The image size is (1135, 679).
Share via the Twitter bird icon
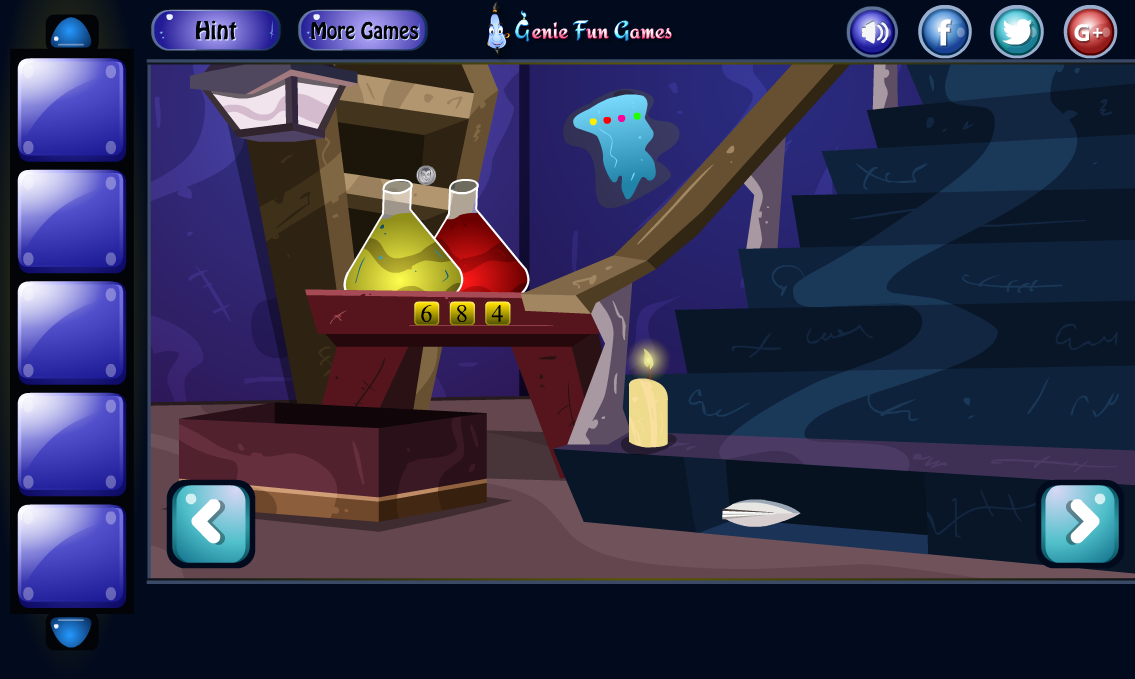pos(1016,32)
